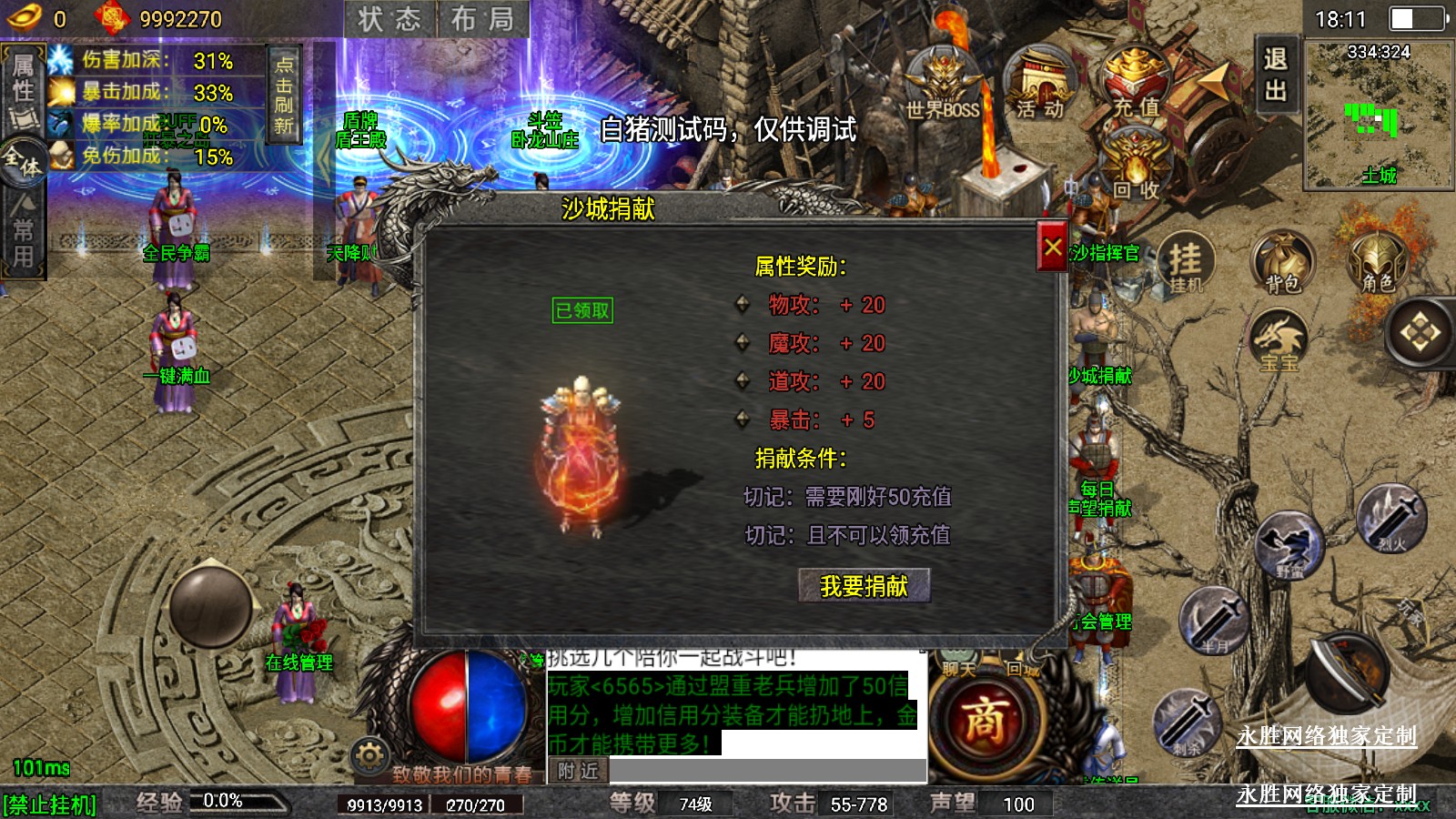Open the gear settings icon
This screenshot has height=819, width=1456.
(369, 755)
